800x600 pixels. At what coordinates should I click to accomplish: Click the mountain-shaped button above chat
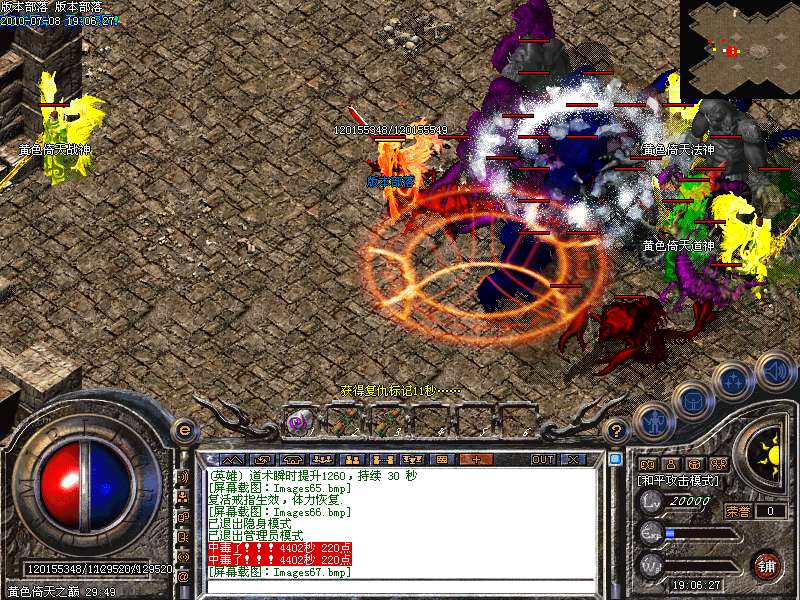[x=231, y=459]
